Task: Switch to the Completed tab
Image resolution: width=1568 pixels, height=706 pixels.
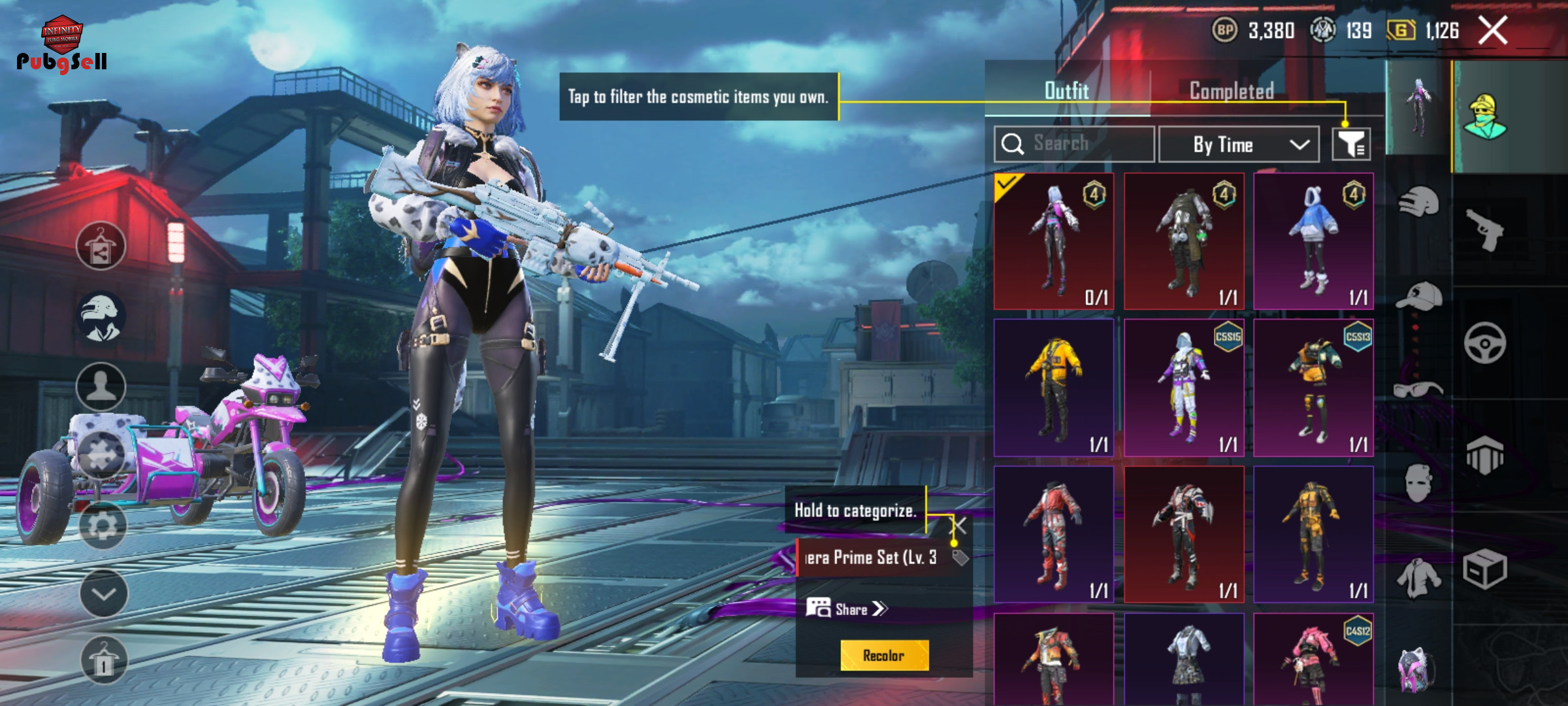Action: tap(1231, 91)
